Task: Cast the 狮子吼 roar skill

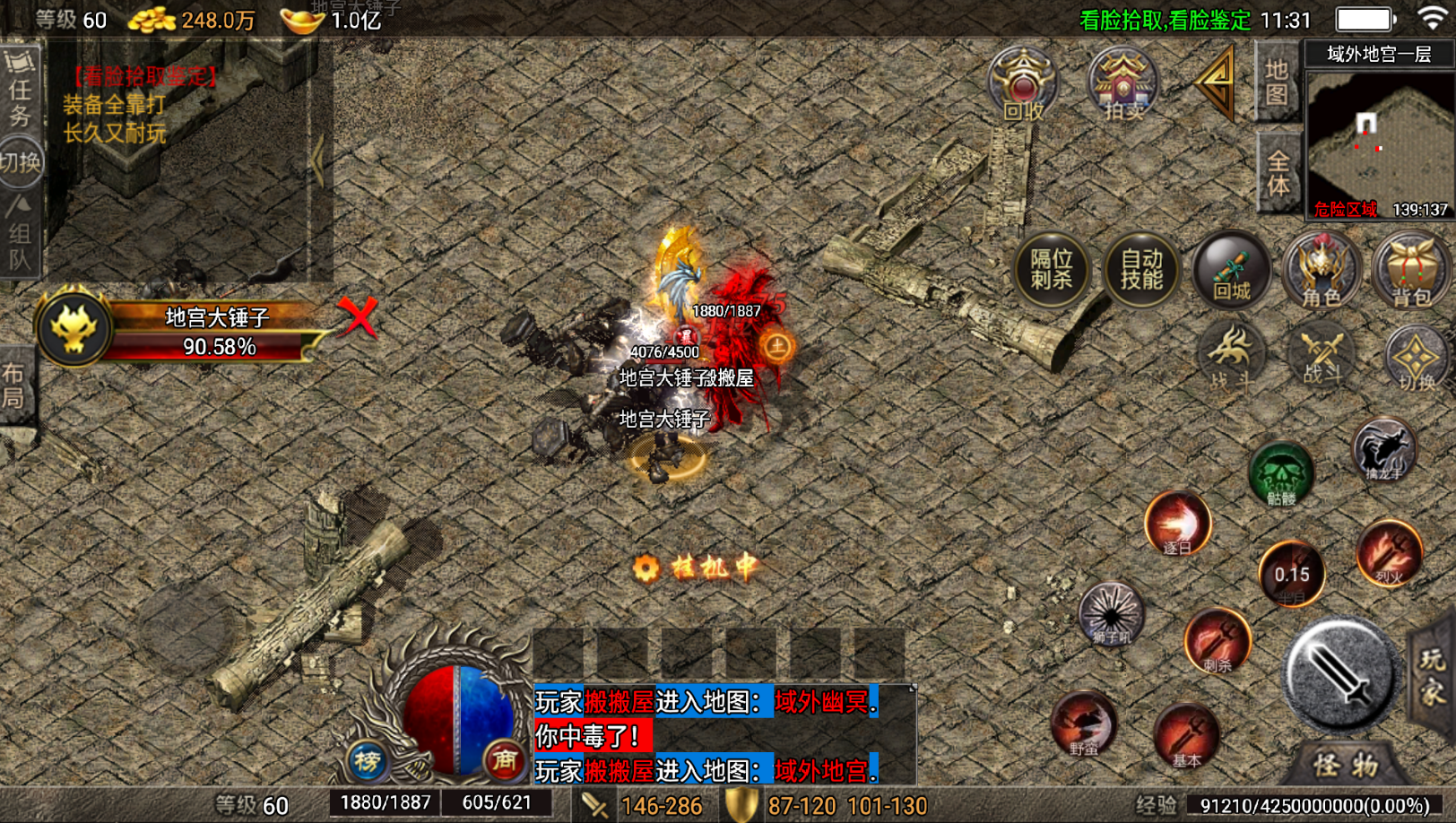Action: pyautogui.click(x=1112, y=614)
